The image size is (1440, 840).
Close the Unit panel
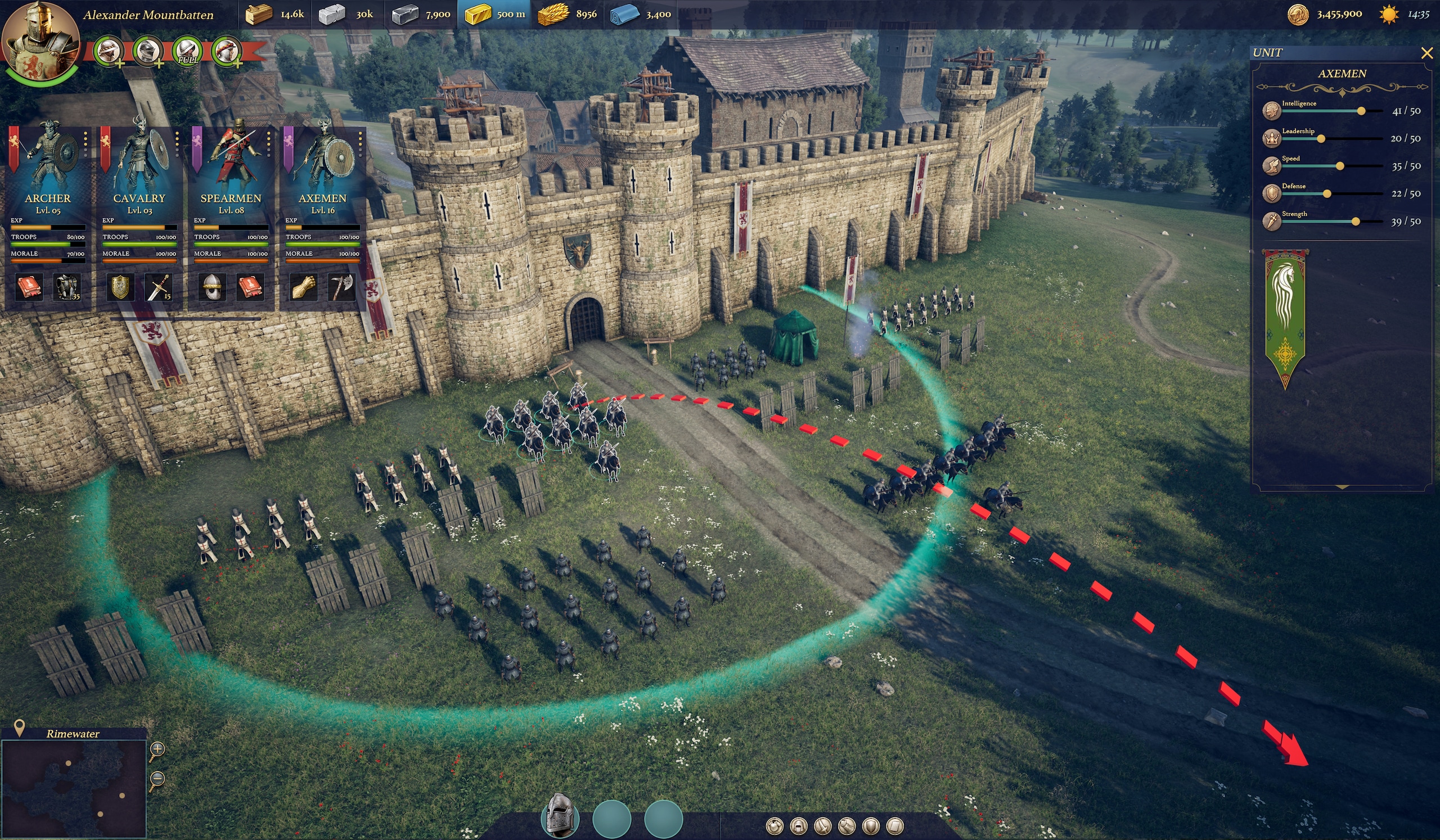(x=1427, y=53)
